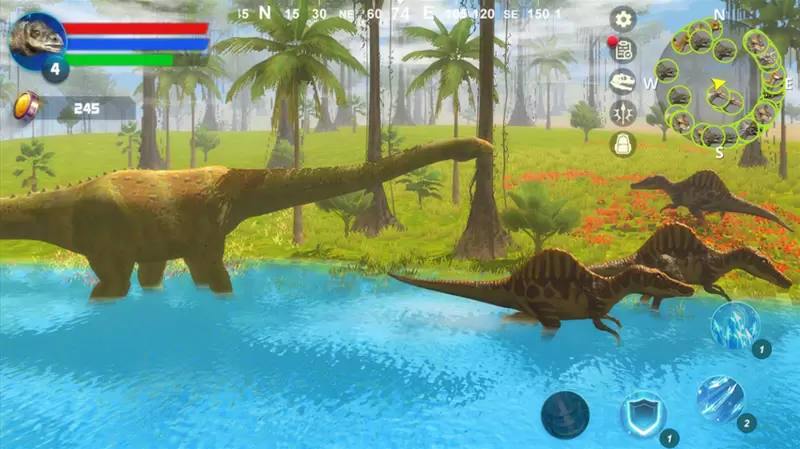Screen dimensions: 800x449
Task: Use the ice shard ability numbered 2
Action: (x=720, y=398)
